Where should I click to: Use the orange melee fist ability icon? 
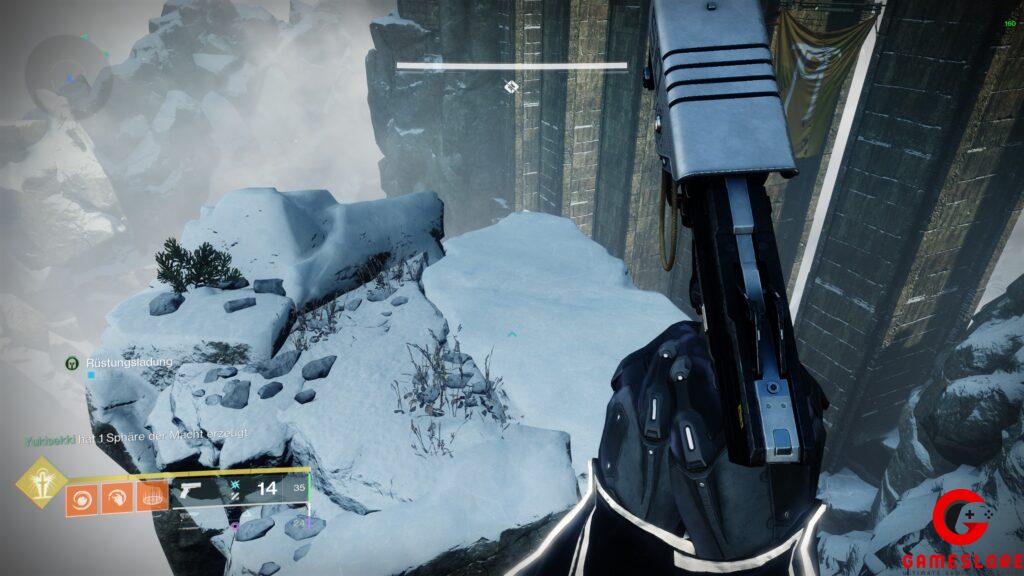pyautogui.click(x=116, y=497)
